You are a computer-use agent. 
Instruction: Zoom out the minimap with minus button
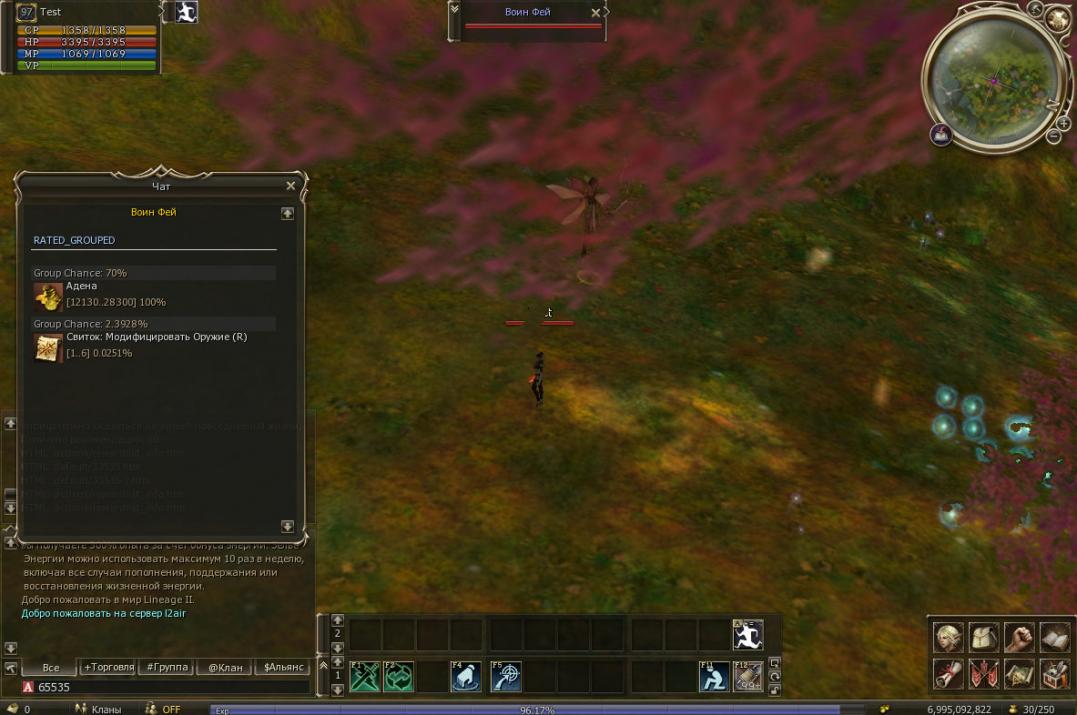point(1053,137)
